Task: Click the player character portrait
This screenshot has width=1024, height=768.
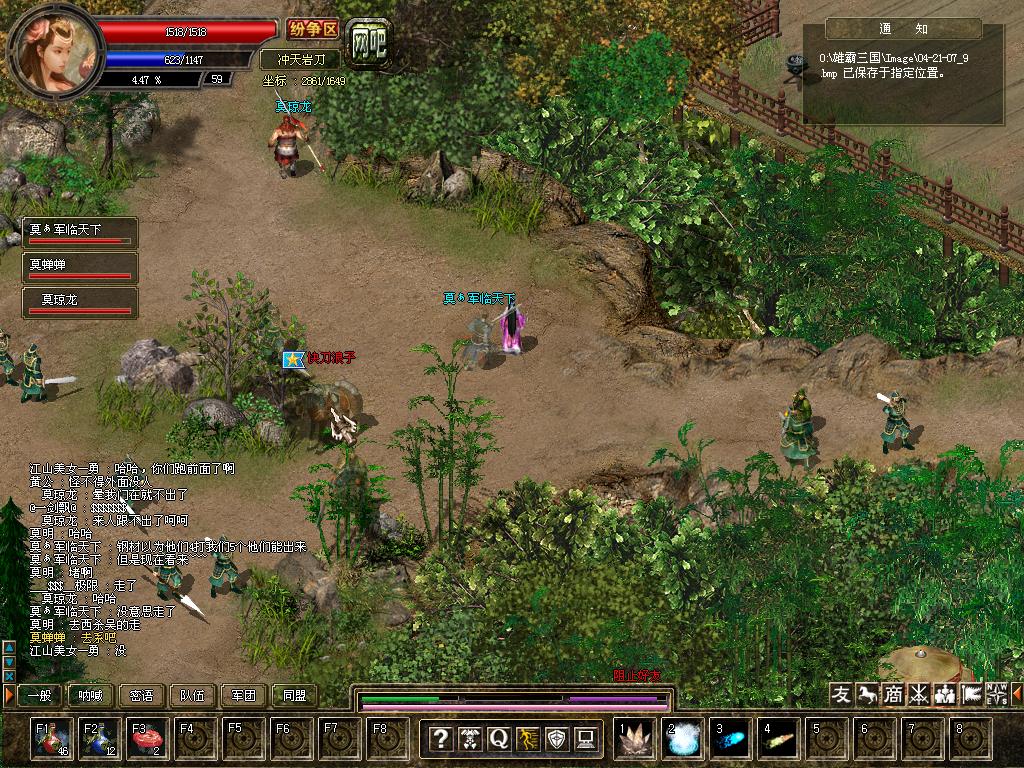Action: 55,50
